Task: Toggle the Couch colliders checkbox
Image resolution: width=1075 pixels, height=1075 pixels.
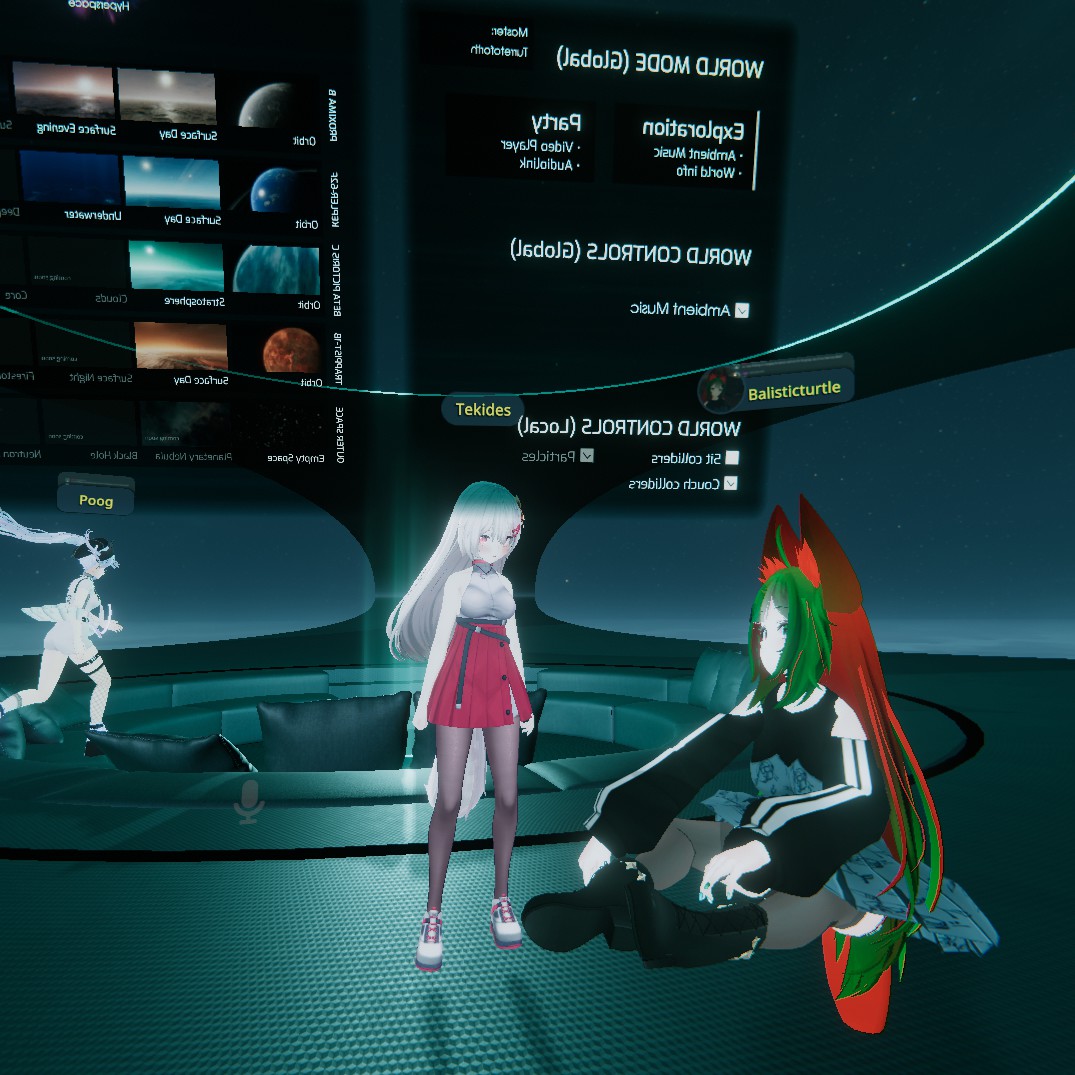Action: point(731,483)
